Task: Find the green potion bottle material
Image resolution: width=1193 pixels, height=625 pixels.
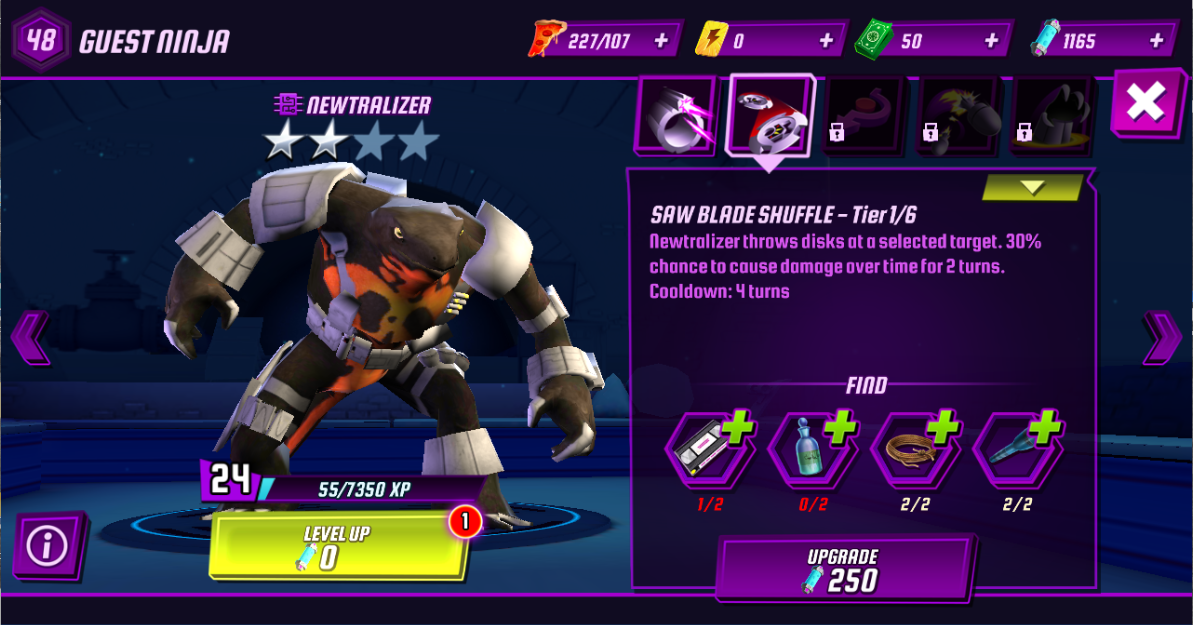Action: click(x=812, y=451)
